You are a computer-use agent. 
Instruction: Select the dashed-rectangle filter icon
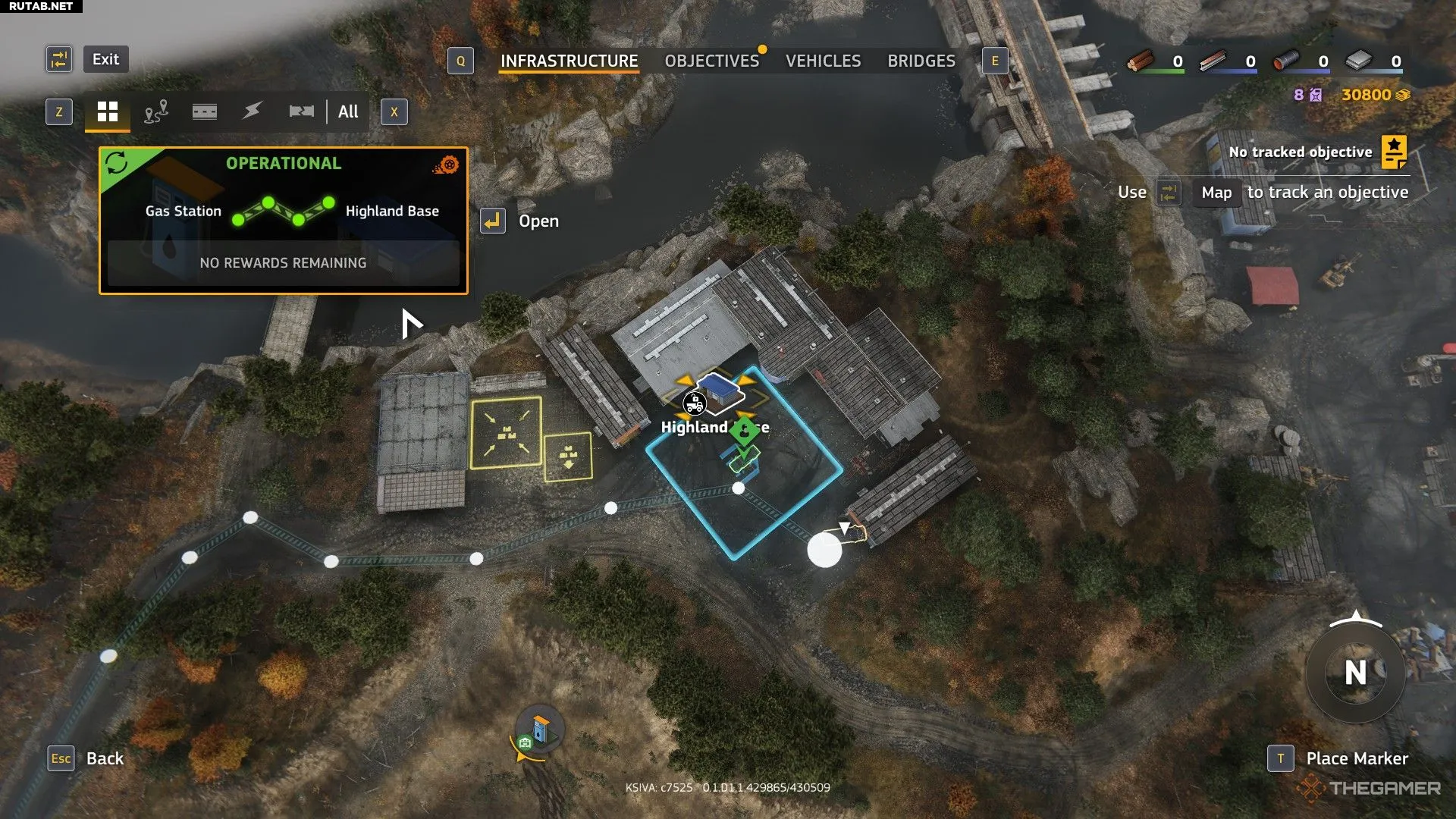(205, 112)
